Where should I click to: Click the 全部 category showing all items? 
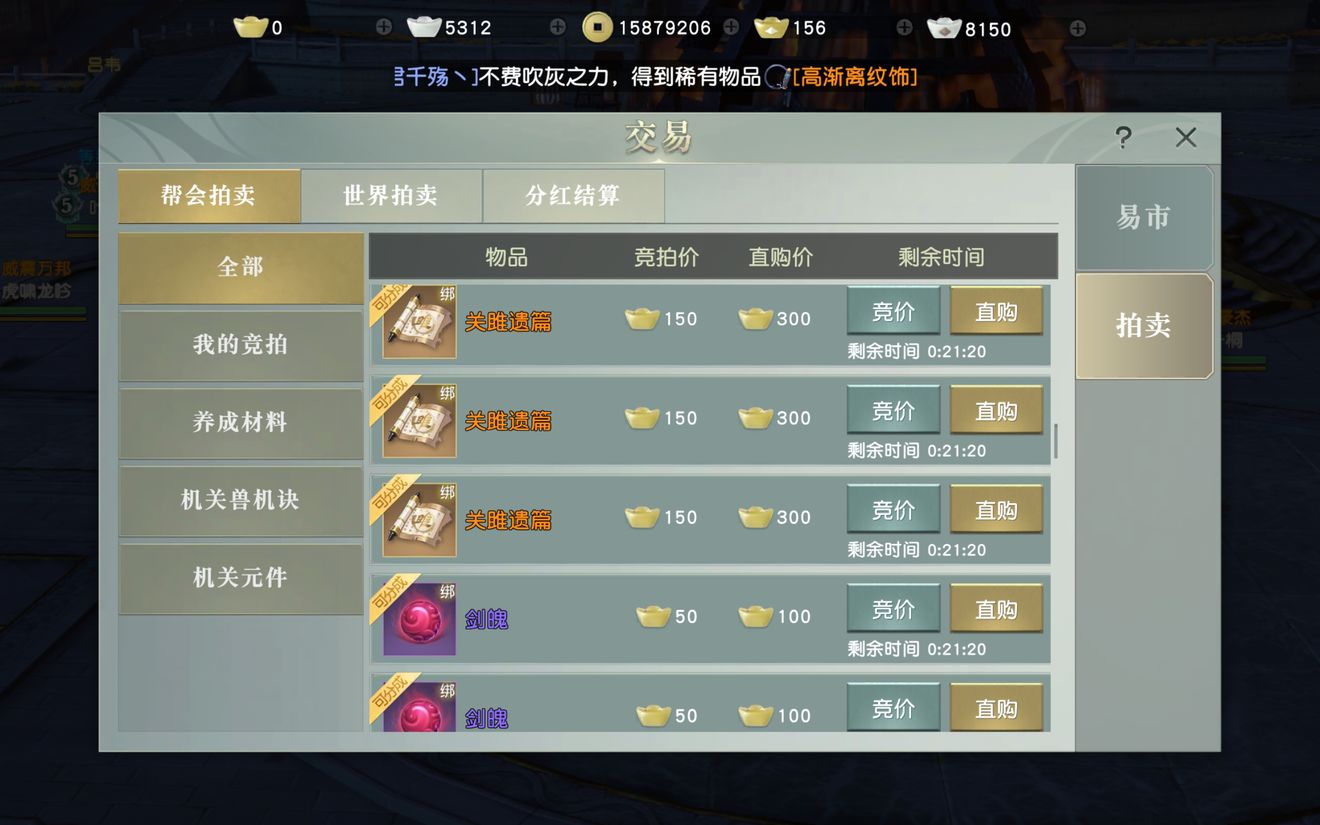click(240, 268)
